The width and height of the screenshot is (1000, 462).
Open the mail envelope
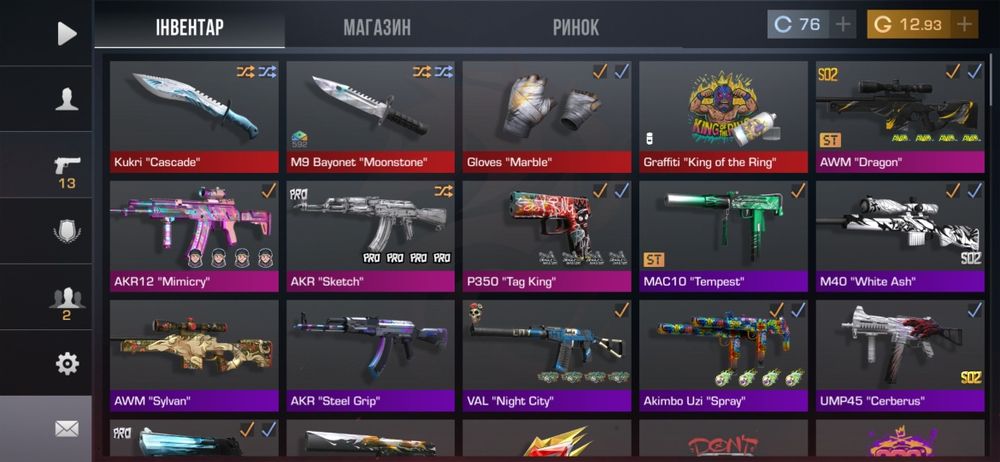pos(66,429)
